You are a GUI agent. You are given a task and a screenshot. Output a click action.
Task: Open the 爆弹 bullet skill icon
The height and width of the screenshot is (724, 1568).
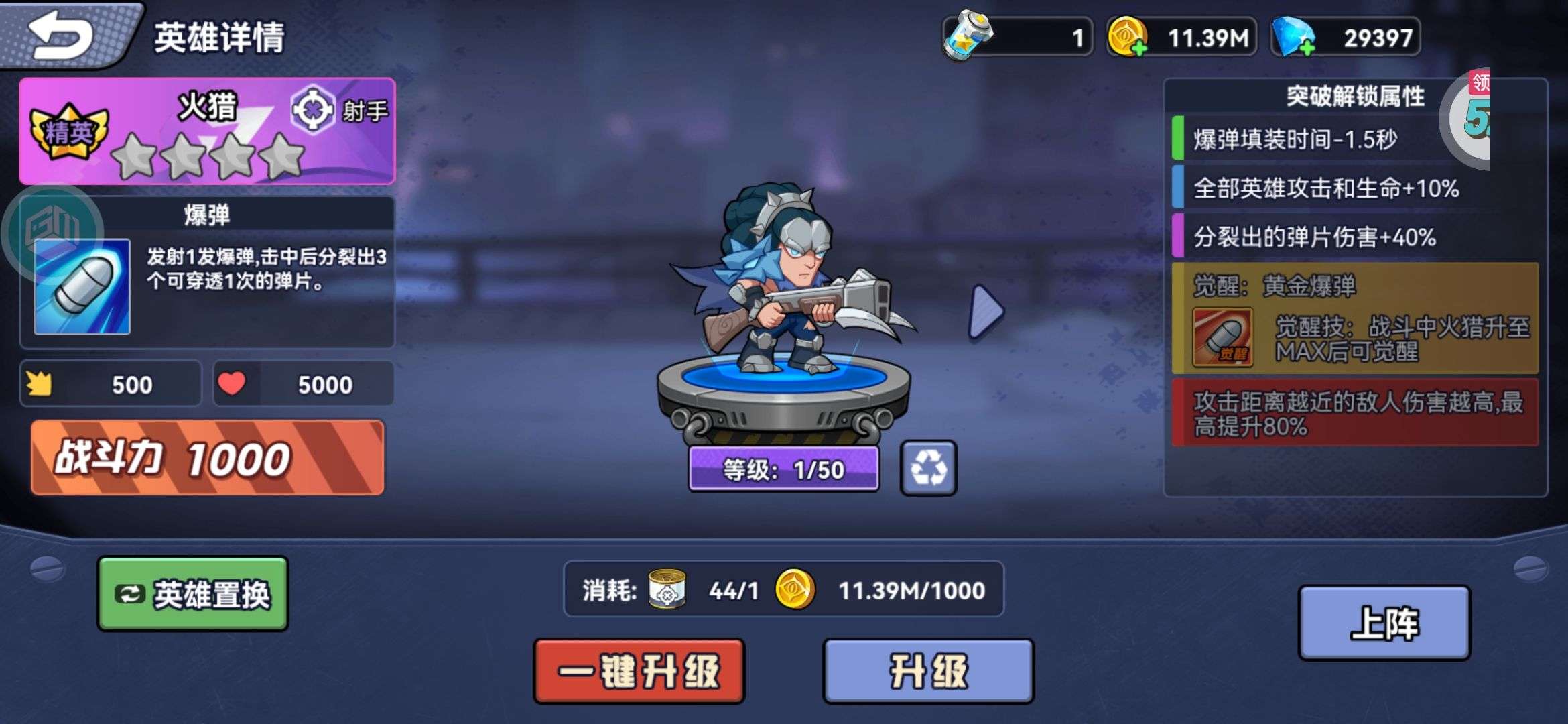(x=82, y=286)
